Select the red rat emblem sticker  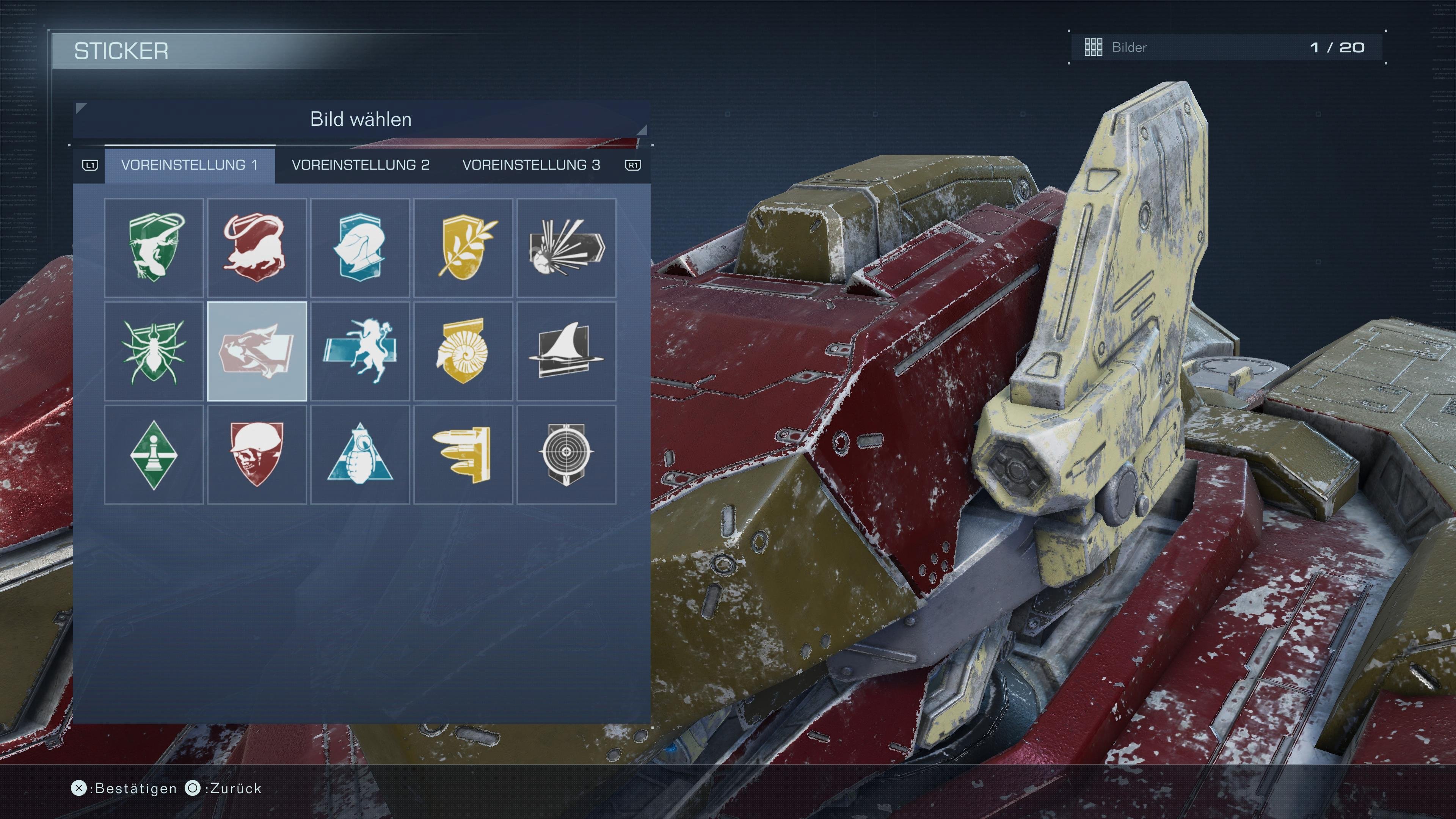257,248
